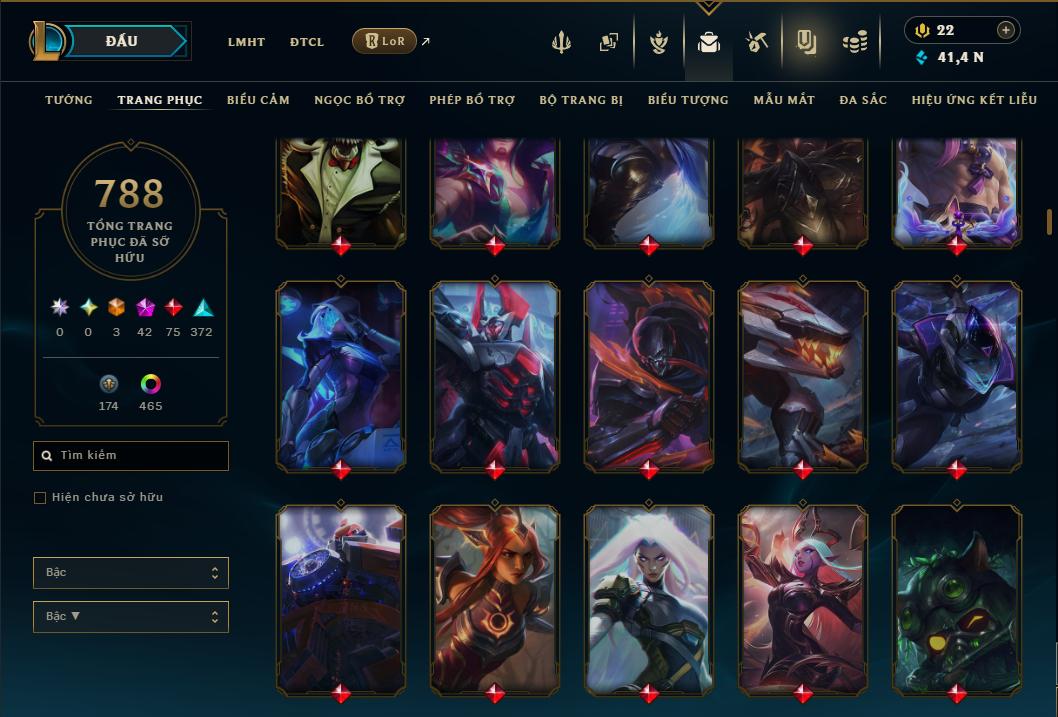This screenshot has width=1058, height=717.
Task: Toggle the Hiện chưa sở hữu checkbox
Action: click(x=40, y=498)
